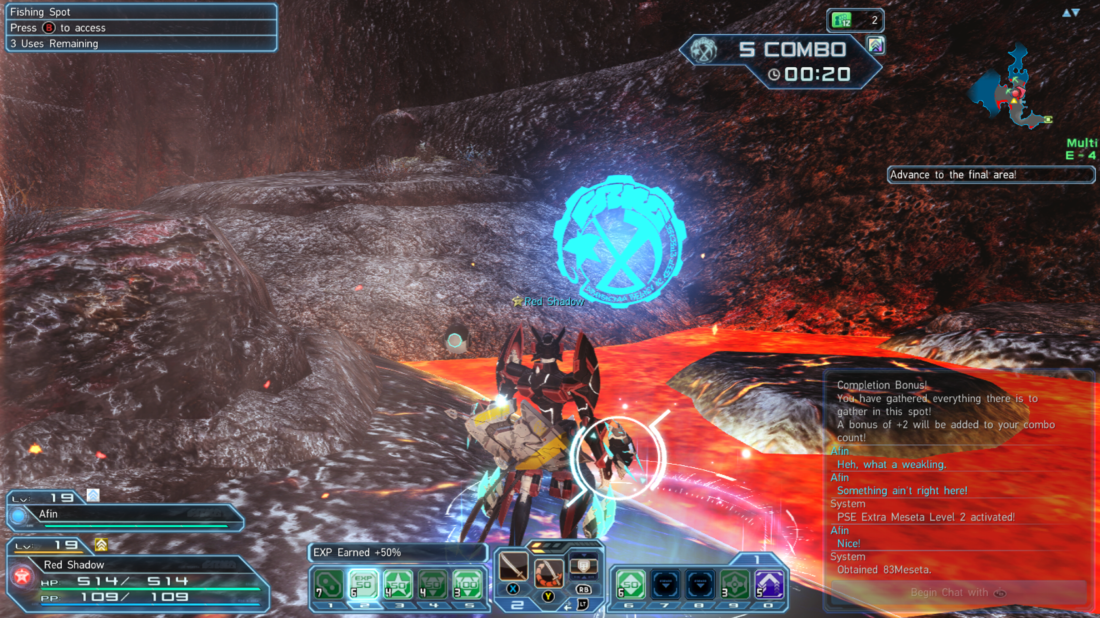
Task: Use the EXP +50% booster in the item hotbar
Action: (x=363, y=584)
